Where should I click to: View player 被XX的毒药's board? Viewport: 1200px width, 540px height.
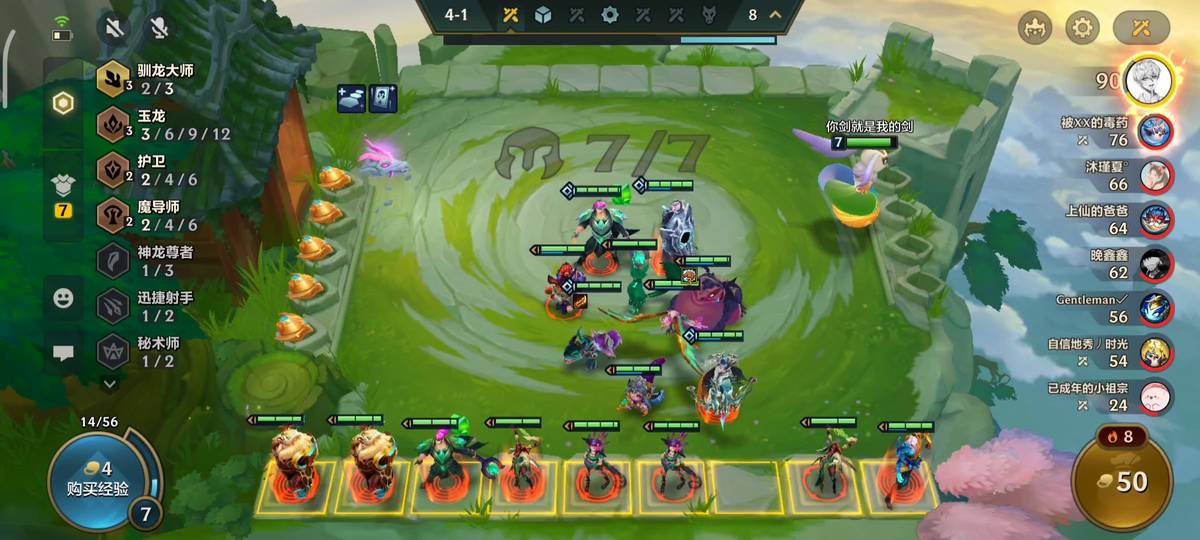click(x=1155, y=131)
